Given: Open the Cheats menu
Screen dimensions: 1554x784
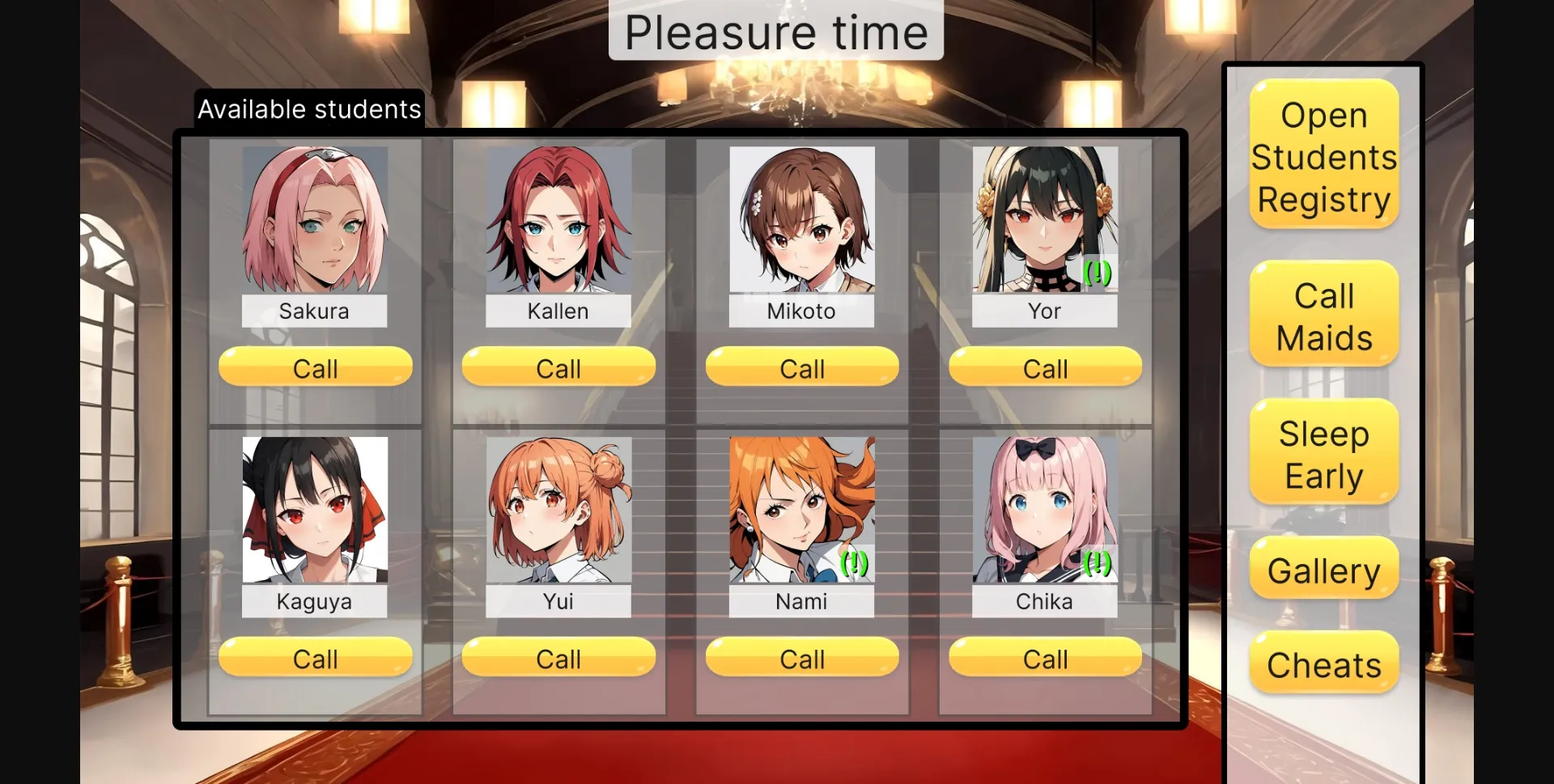Looking at the screenshot, I should pos(1323,663).
